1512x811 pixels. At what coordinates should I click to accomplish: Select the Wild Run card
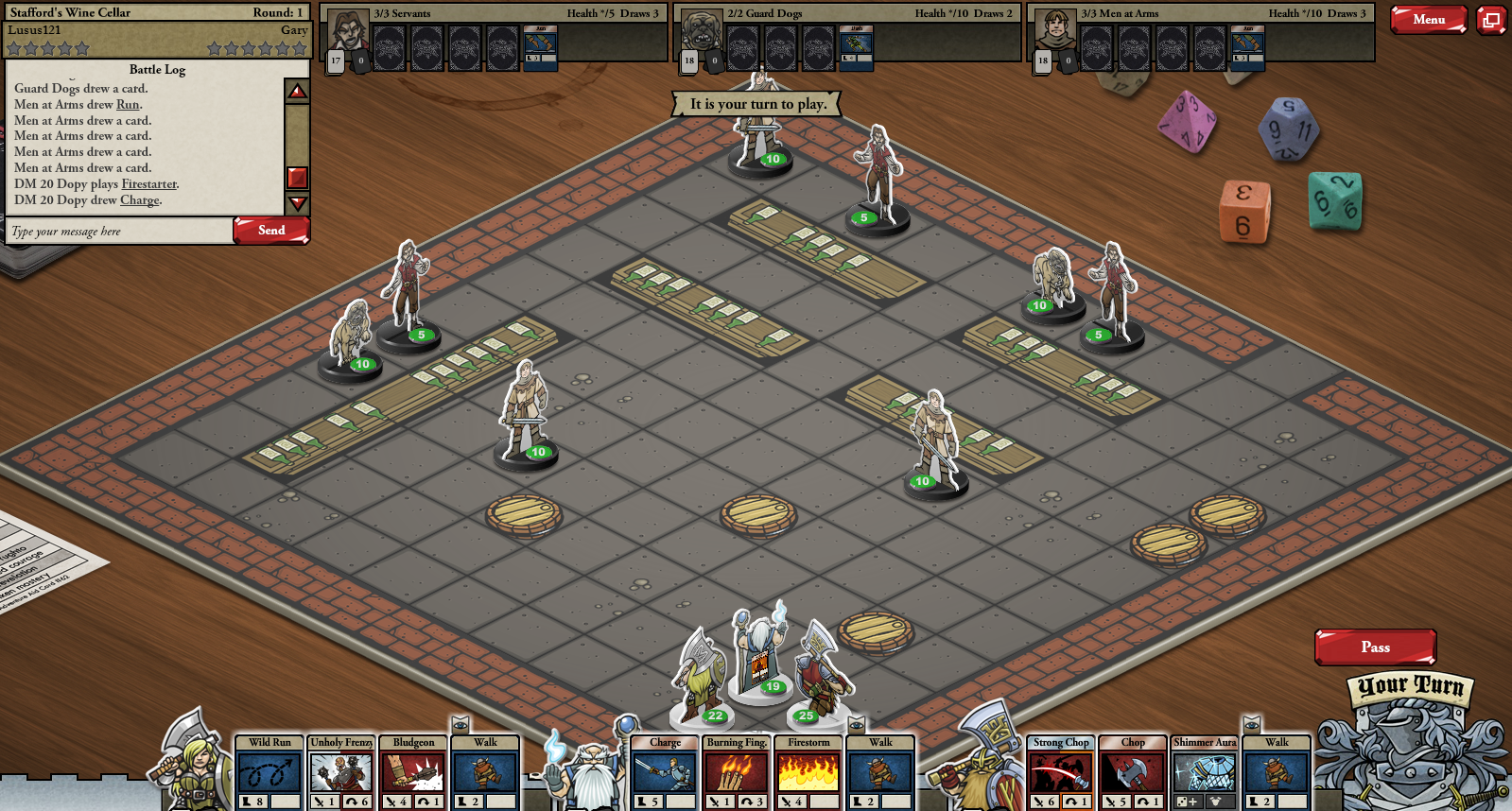pos(269,772)
